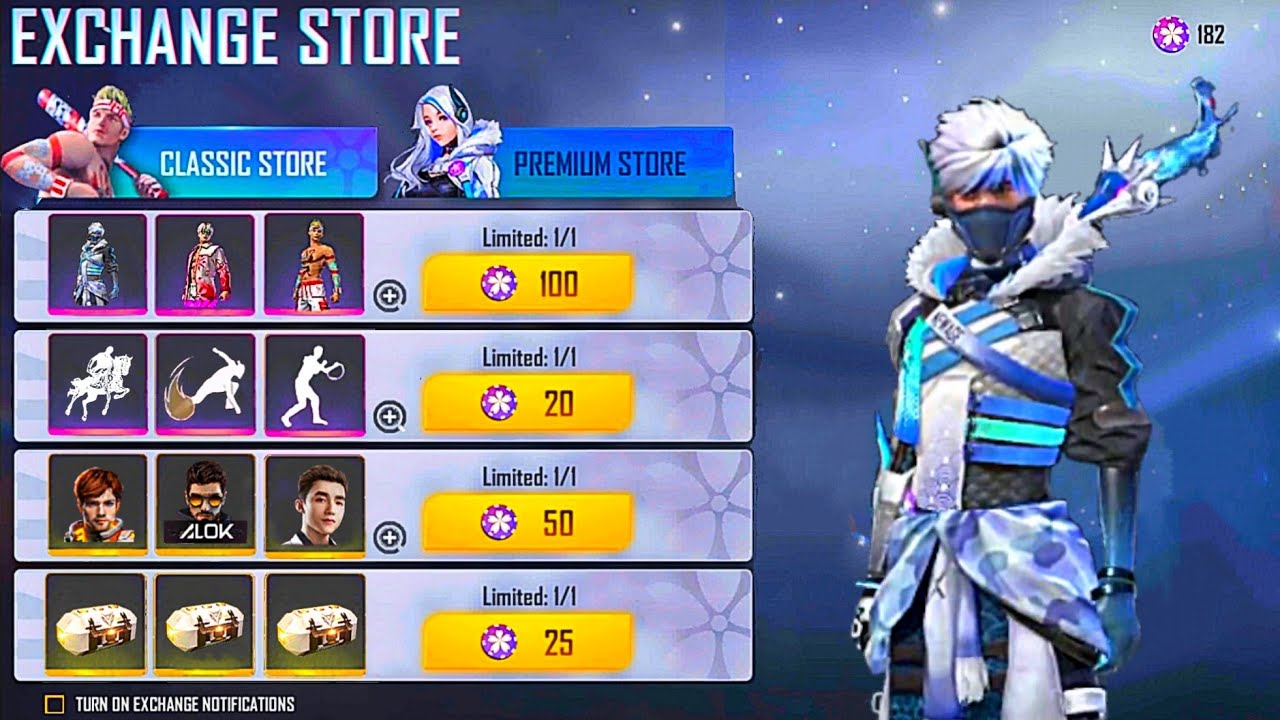Viewport: 1280px width, 720px height.
Task: Select the tennis racket emote
Action: click(314, 384)
